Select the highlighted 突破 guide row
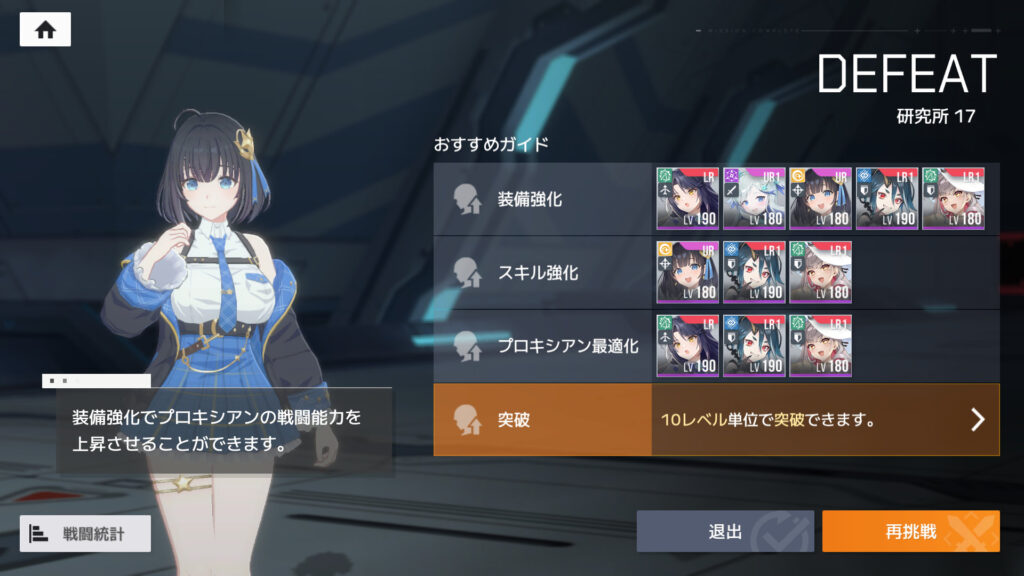The height and width of the screenshot is (576, 1024). (x=543, y=420)
